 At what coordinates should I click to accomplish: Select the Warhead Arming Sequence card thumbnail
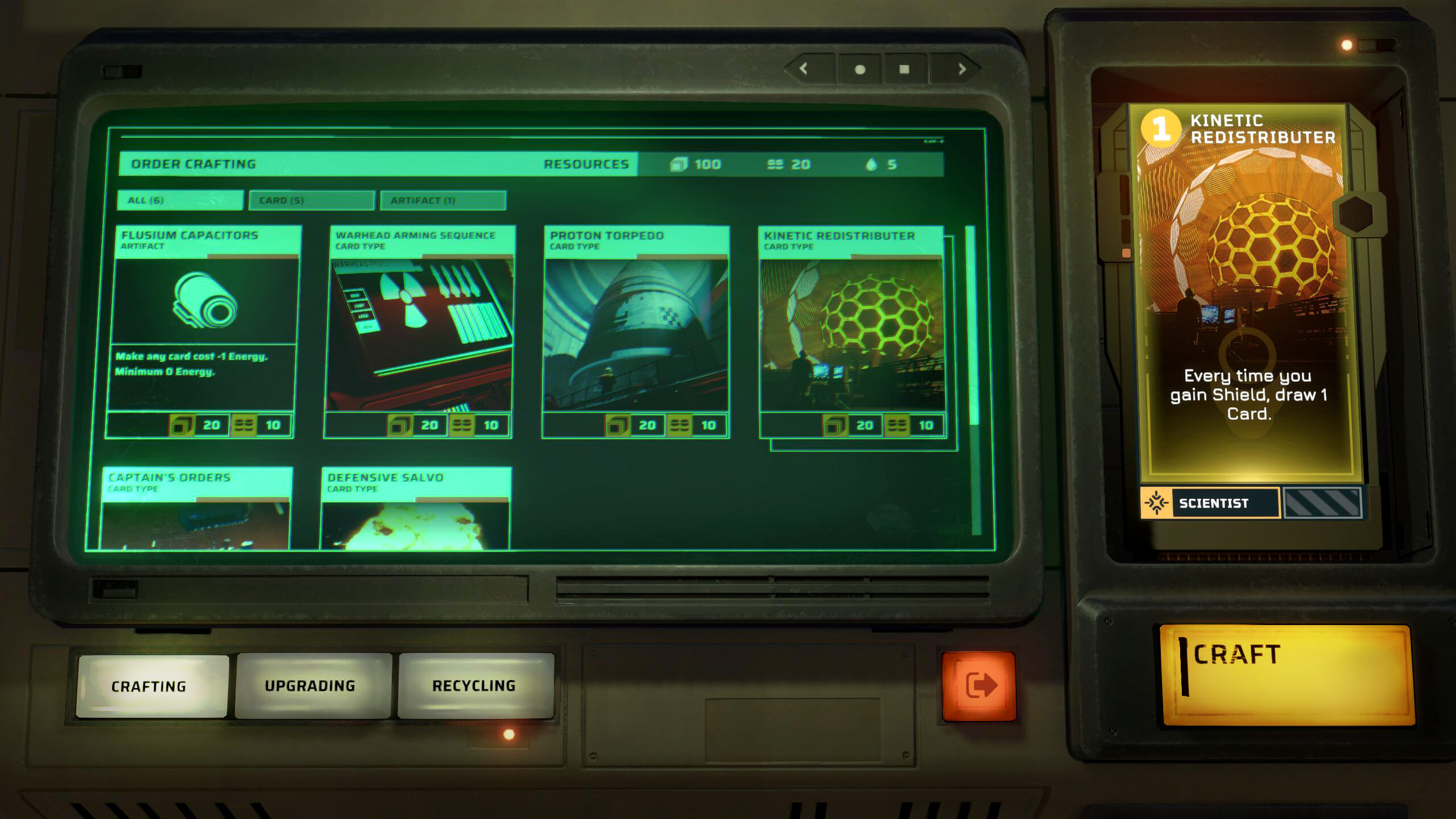coord(422,333)
